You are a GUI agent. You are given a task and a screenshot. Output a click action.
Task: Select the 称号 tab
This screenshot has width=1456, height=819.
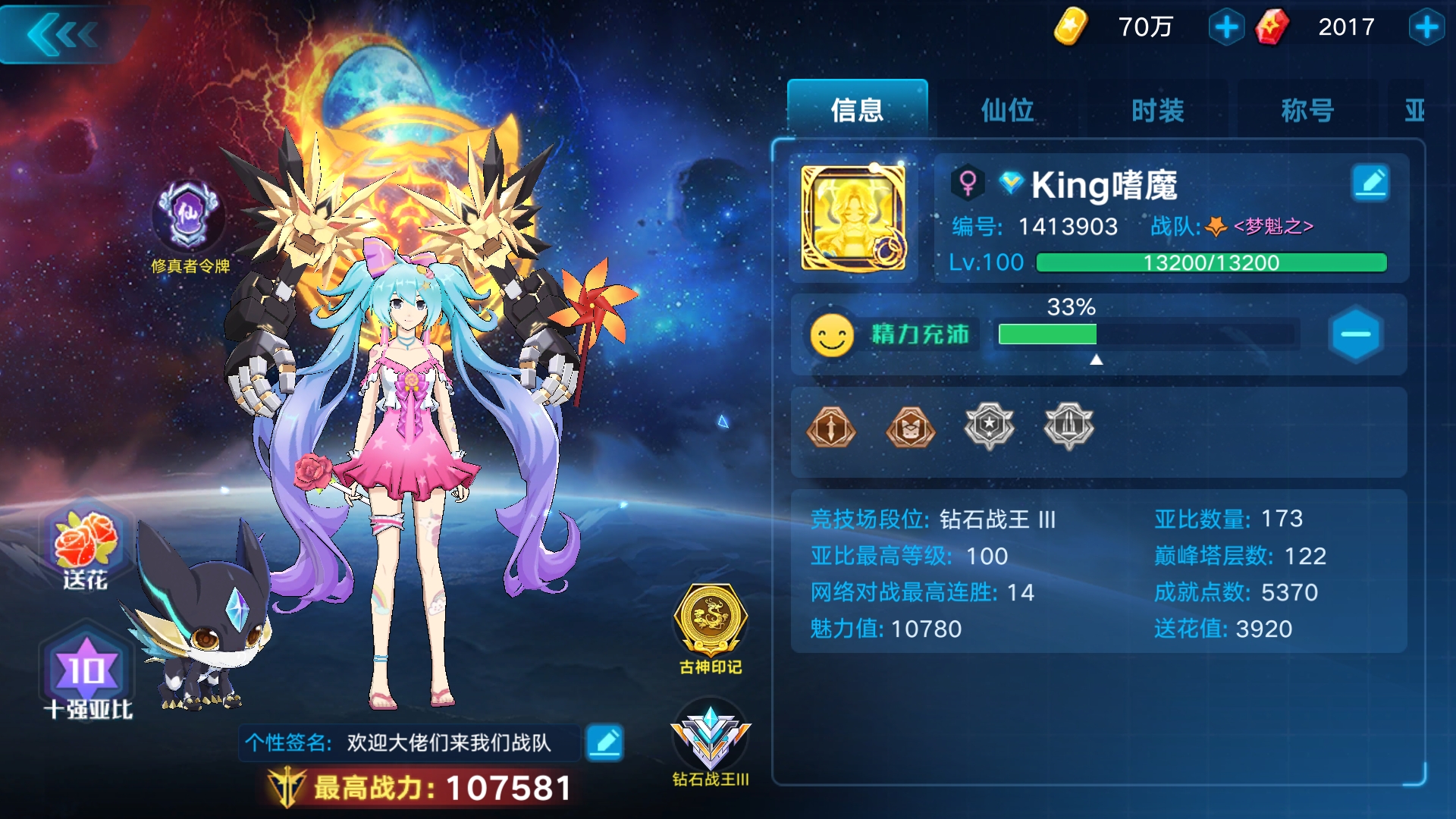[1307, 110]
